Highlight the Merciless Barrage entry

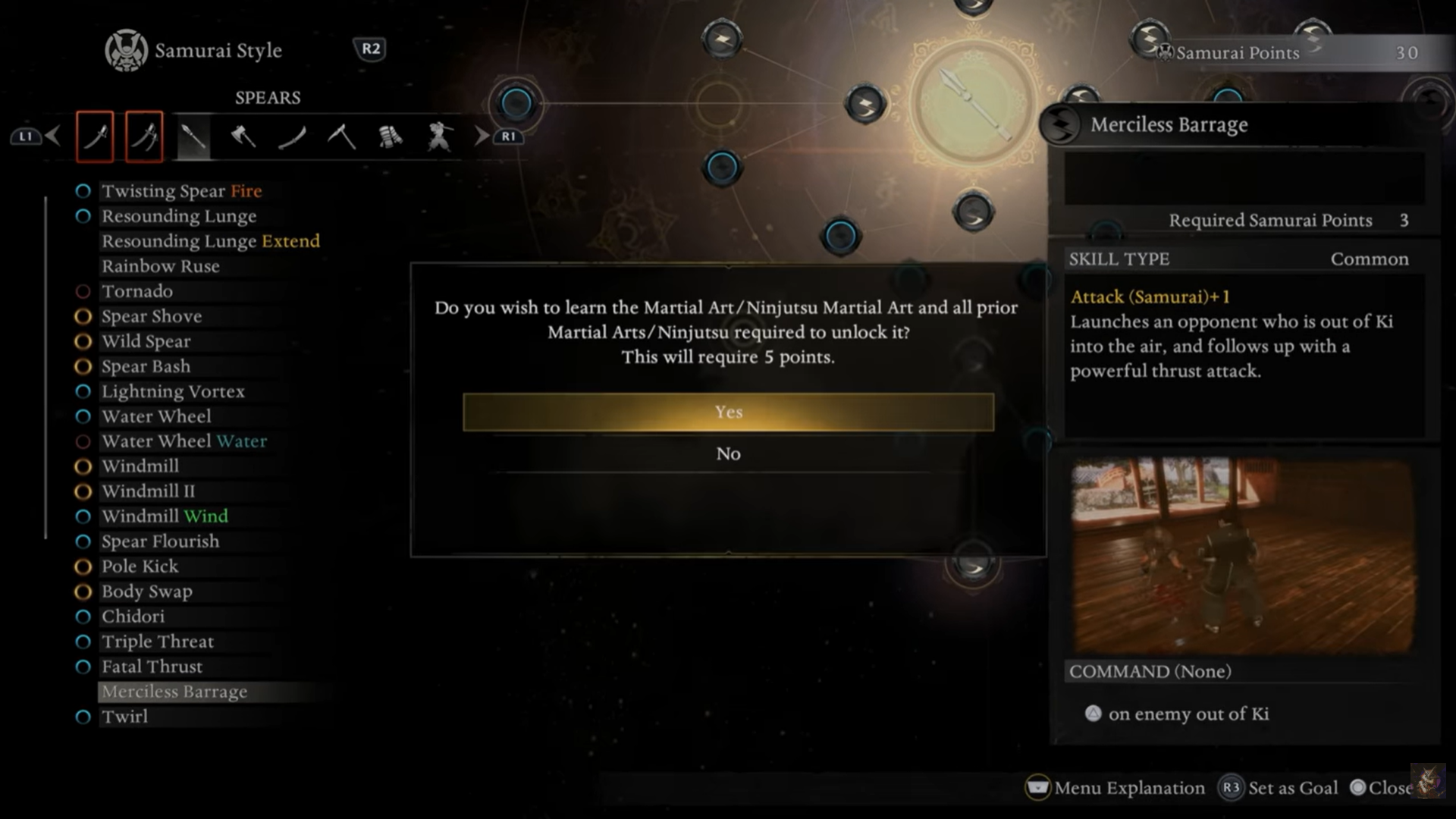[x=174, y=692]
